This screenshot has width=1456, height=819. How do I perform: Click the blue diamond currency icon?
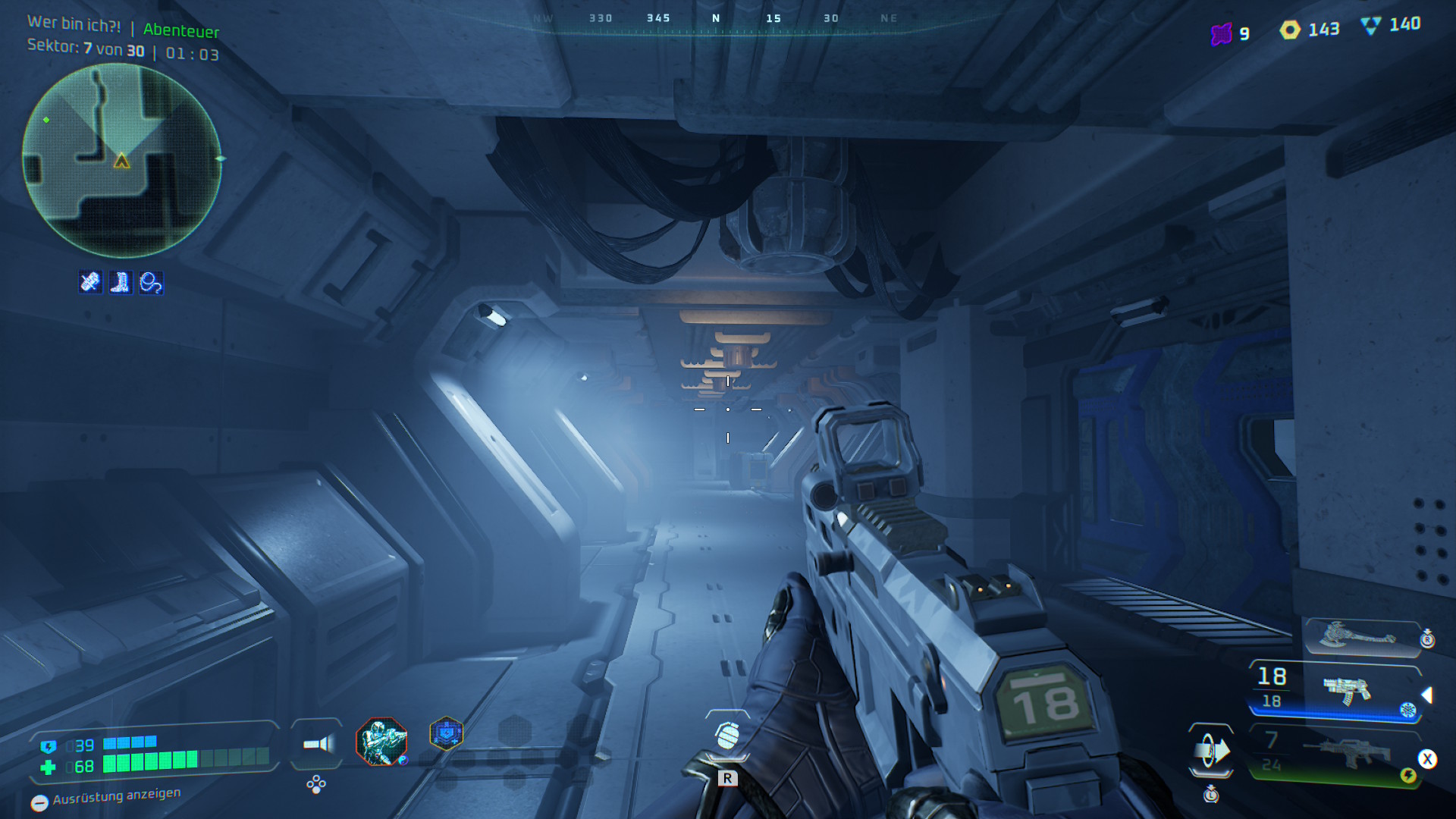pyautogui.click(x=1371, y=26)
